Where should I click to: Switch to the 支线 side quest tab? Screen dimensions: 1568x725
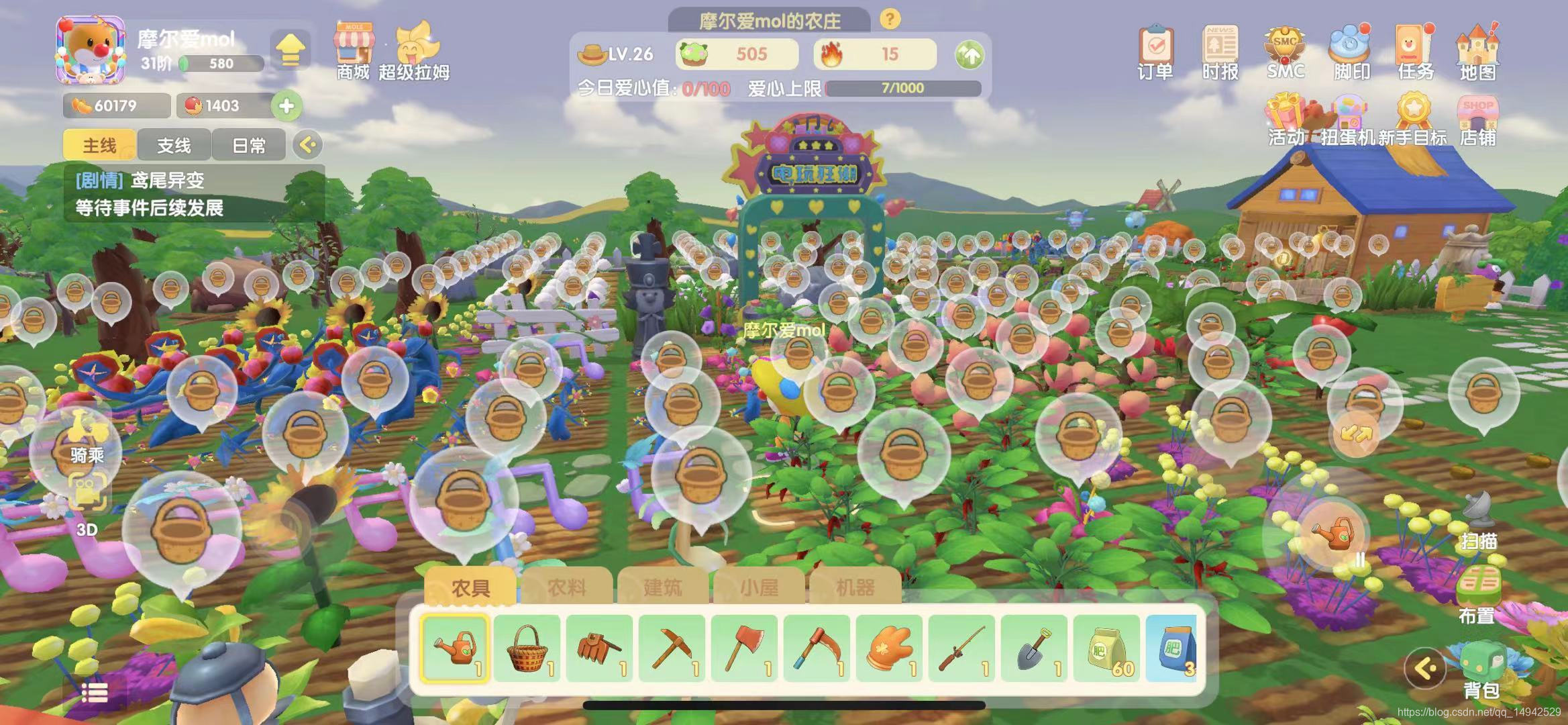click(174, 145)
